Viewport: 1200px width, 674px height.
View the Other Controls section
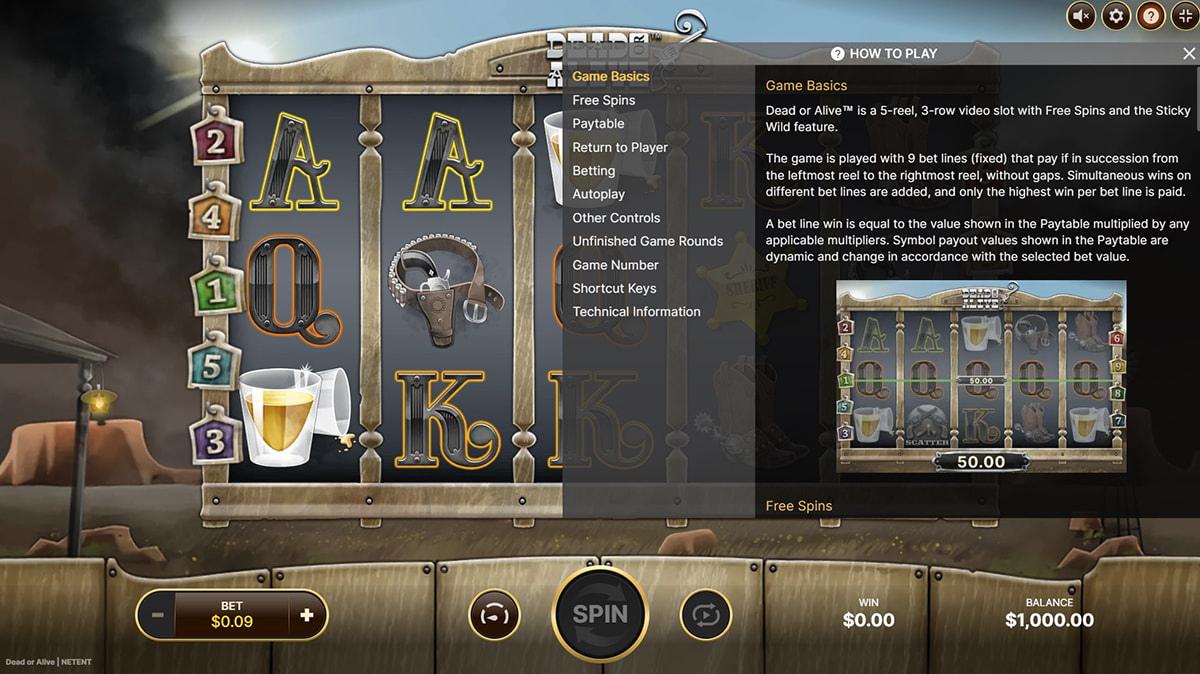(616, 218)
